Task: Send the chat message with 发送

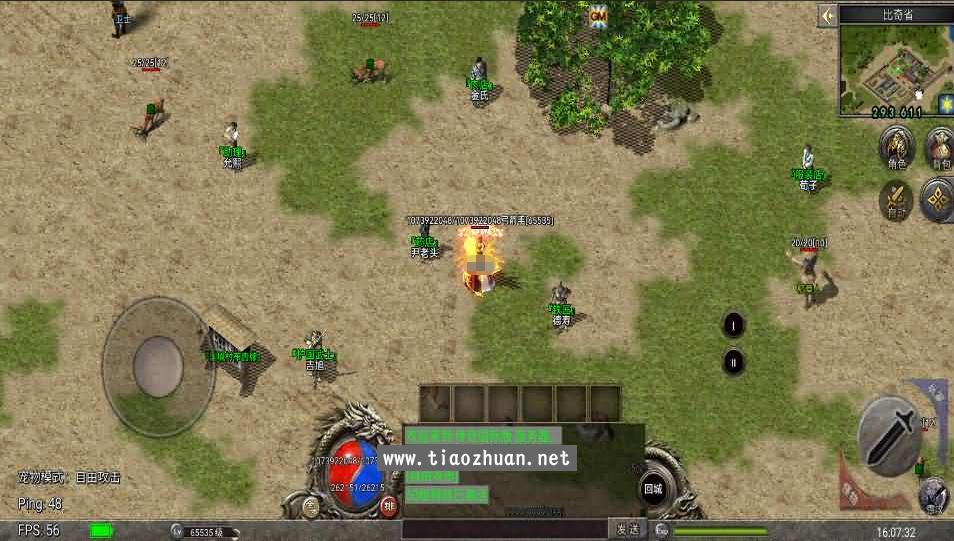Action: [x=626, y=529]
